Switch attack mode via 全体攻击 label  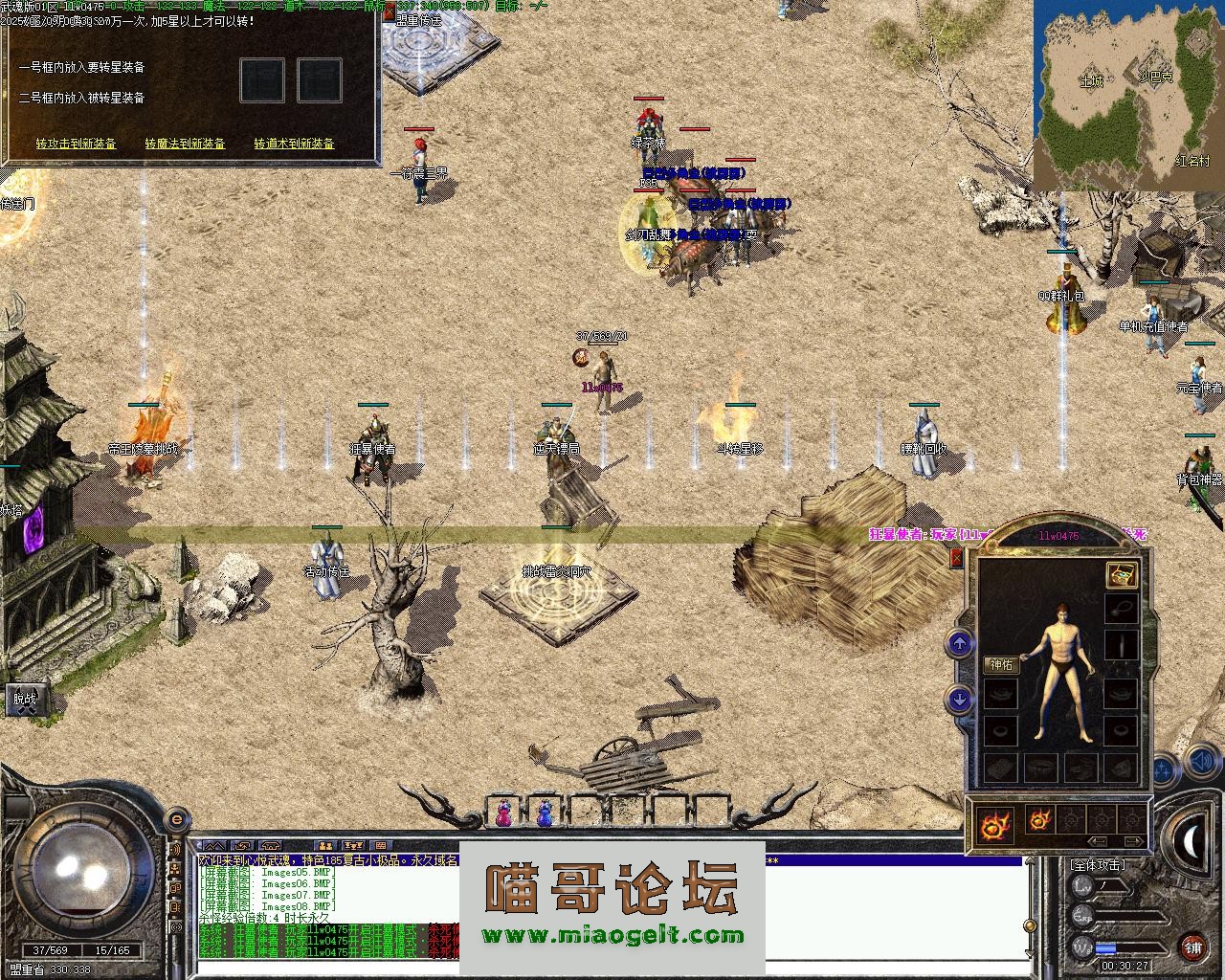click(1097, 864)
